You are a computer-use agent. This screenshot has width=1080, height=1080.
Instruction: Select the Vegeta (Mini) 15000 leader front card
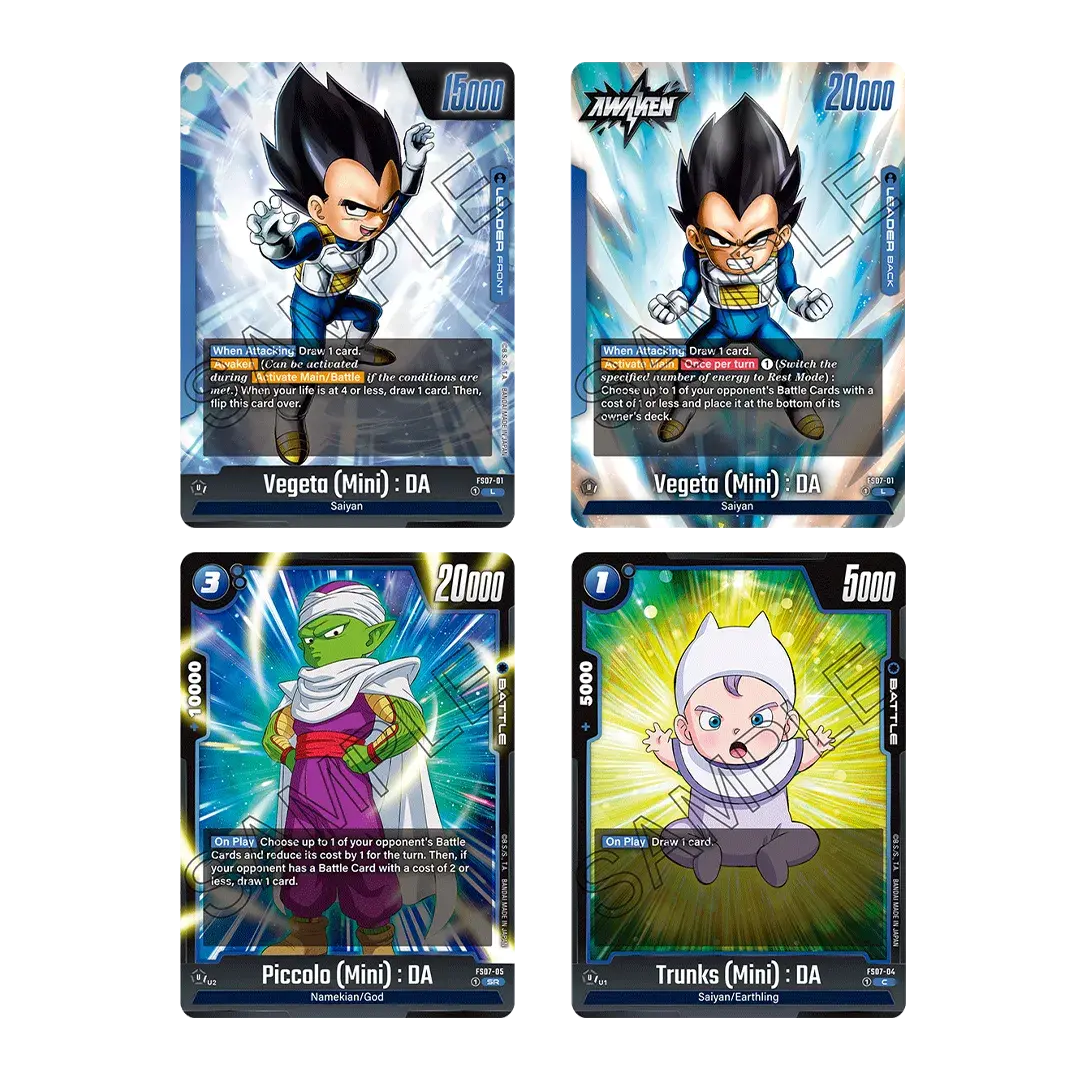coord(347,290)
